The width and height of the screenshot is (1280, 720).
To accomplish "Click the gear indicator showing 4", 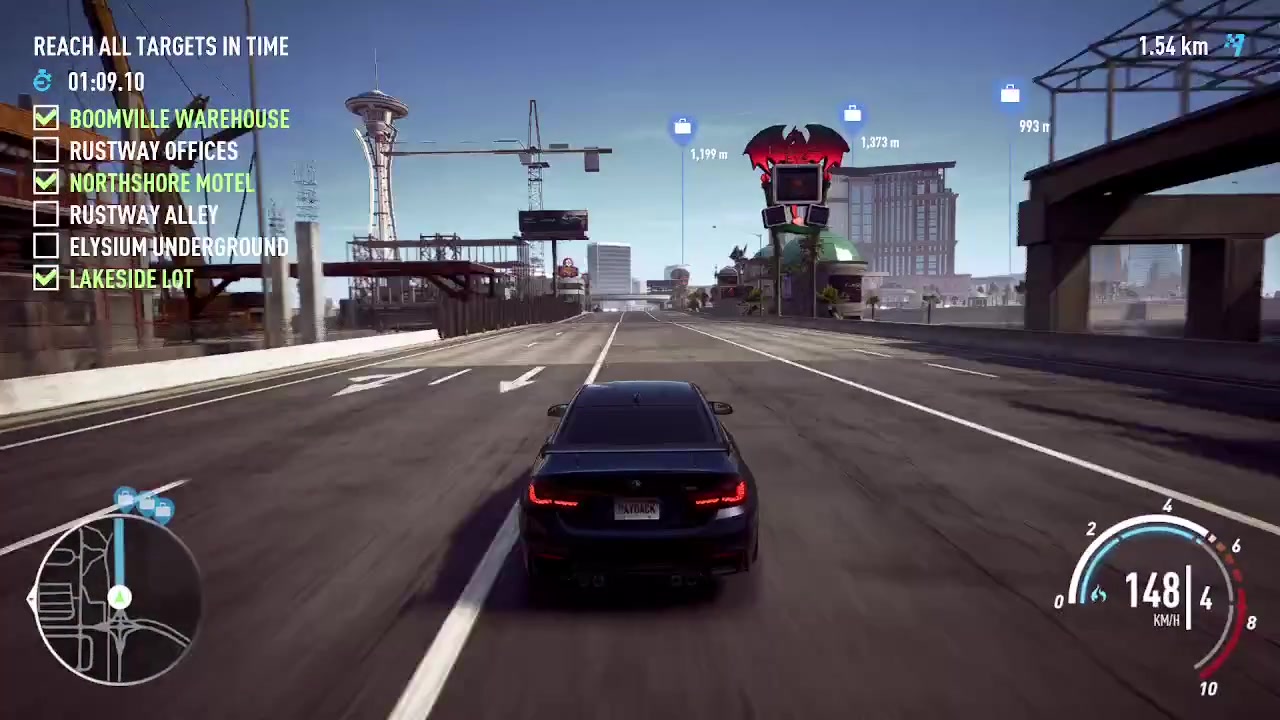I will tap(1206, 599).
